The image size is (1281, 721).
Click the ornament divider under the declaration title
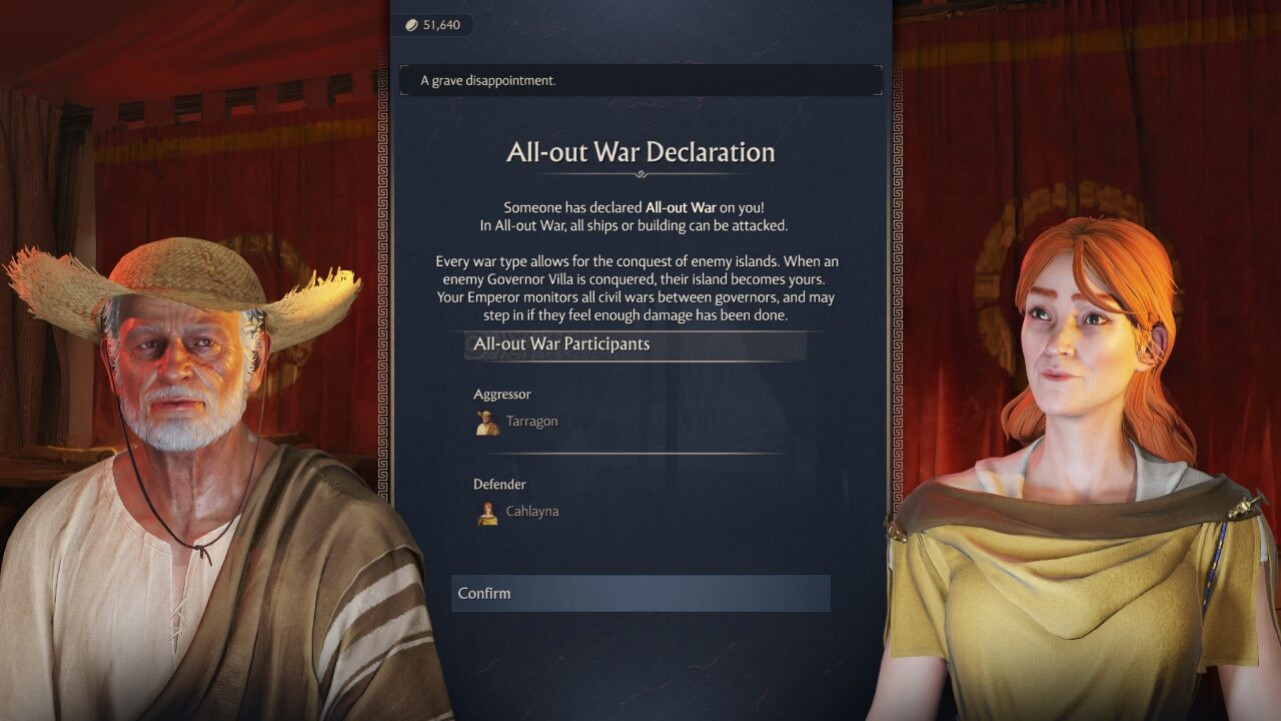640,173
